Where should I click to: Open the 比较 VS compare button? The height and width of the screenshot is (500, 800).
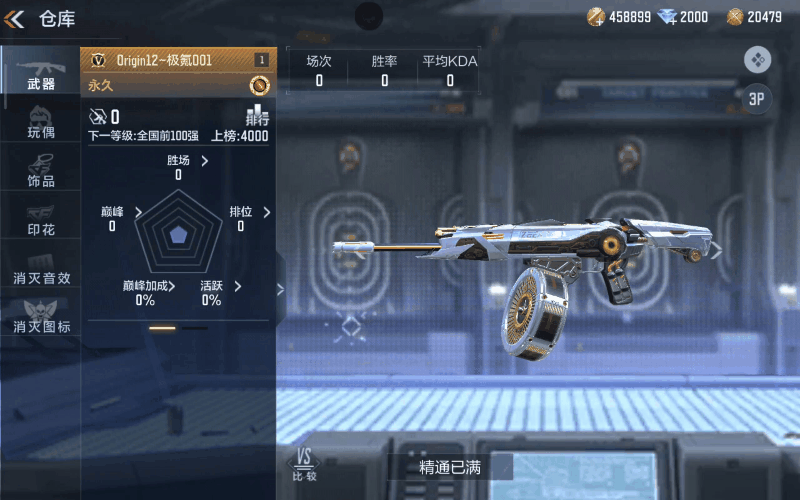303,465
